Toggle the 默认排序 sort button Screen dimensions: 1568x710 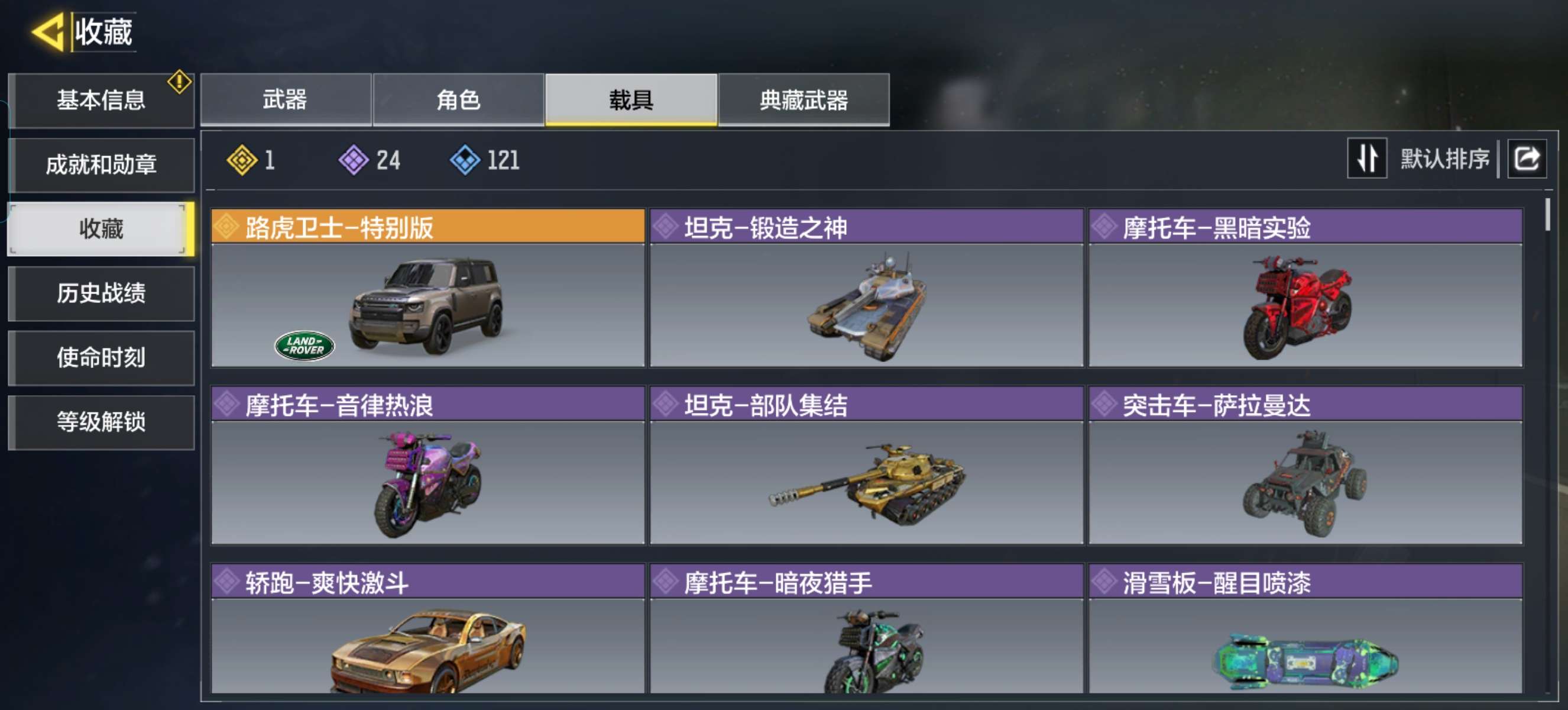click(x=1366, y=159)
